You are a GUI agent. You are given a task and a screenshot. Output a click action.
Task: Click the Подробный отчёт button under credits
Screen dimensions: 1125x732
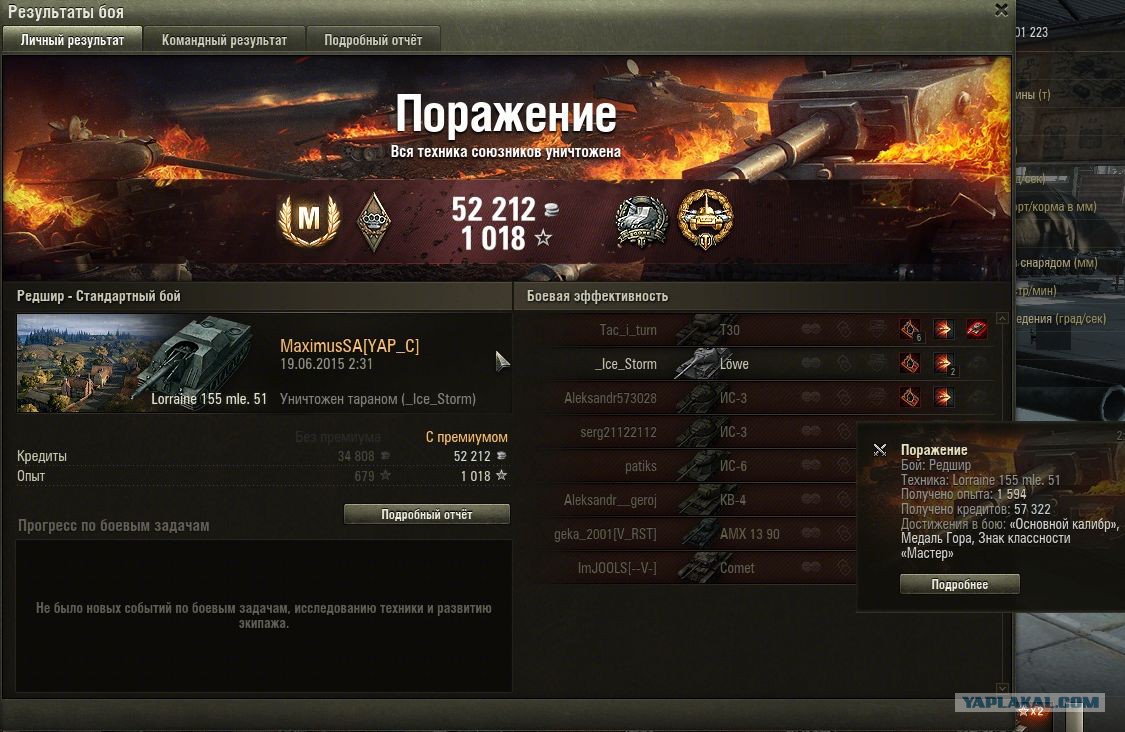[426, 514]
